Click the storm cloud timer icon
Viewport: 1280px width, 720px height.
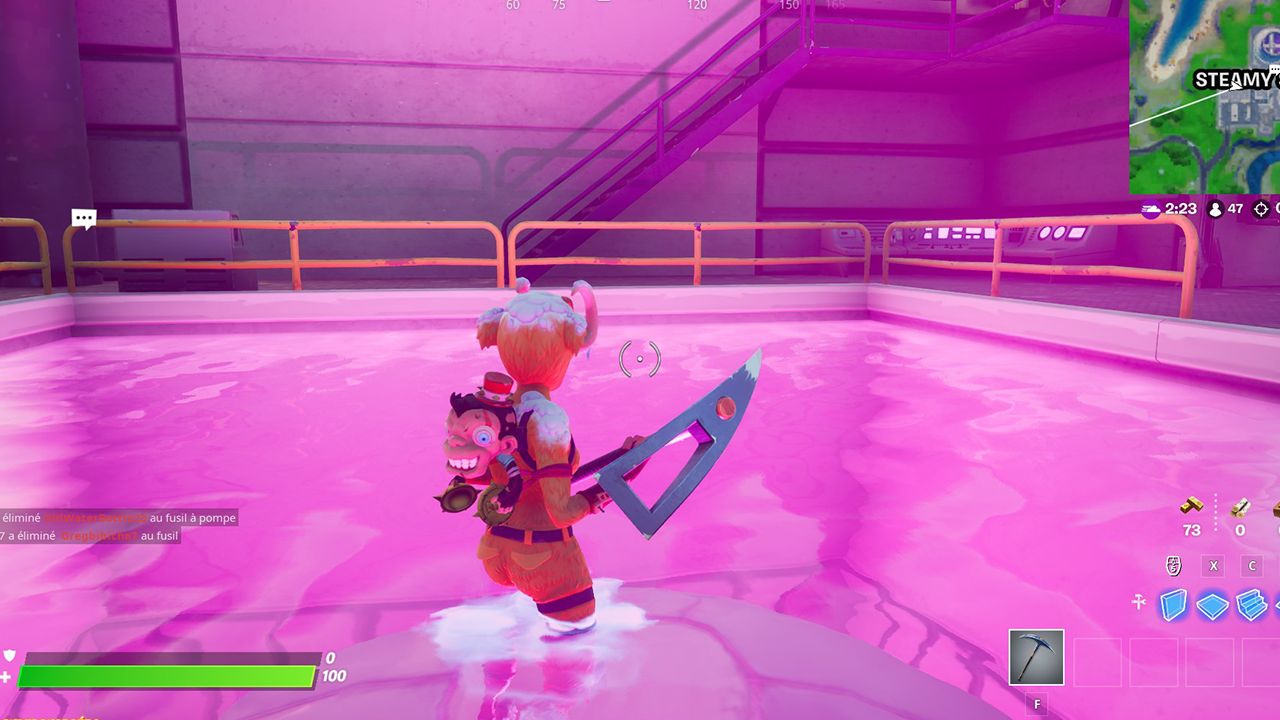(1151, 208)
